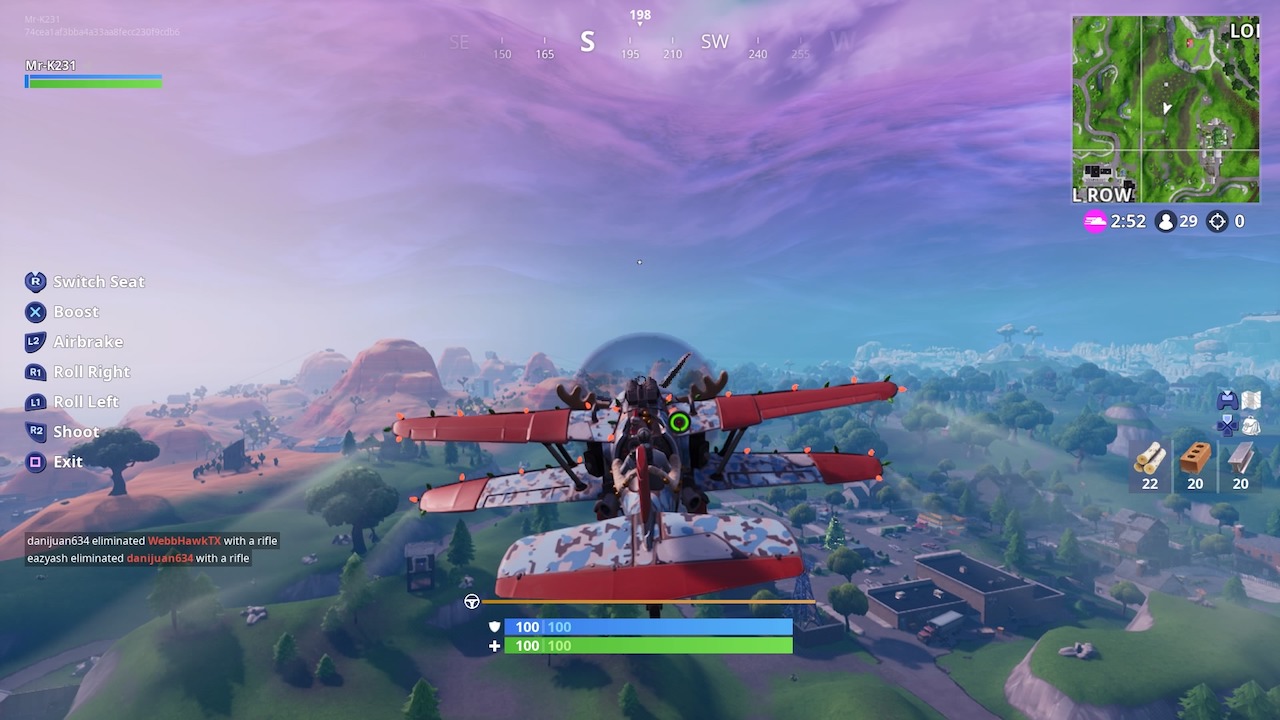Click the minimap in the corner
The height and width of the screenshot is (720, 1280).
1165,105
